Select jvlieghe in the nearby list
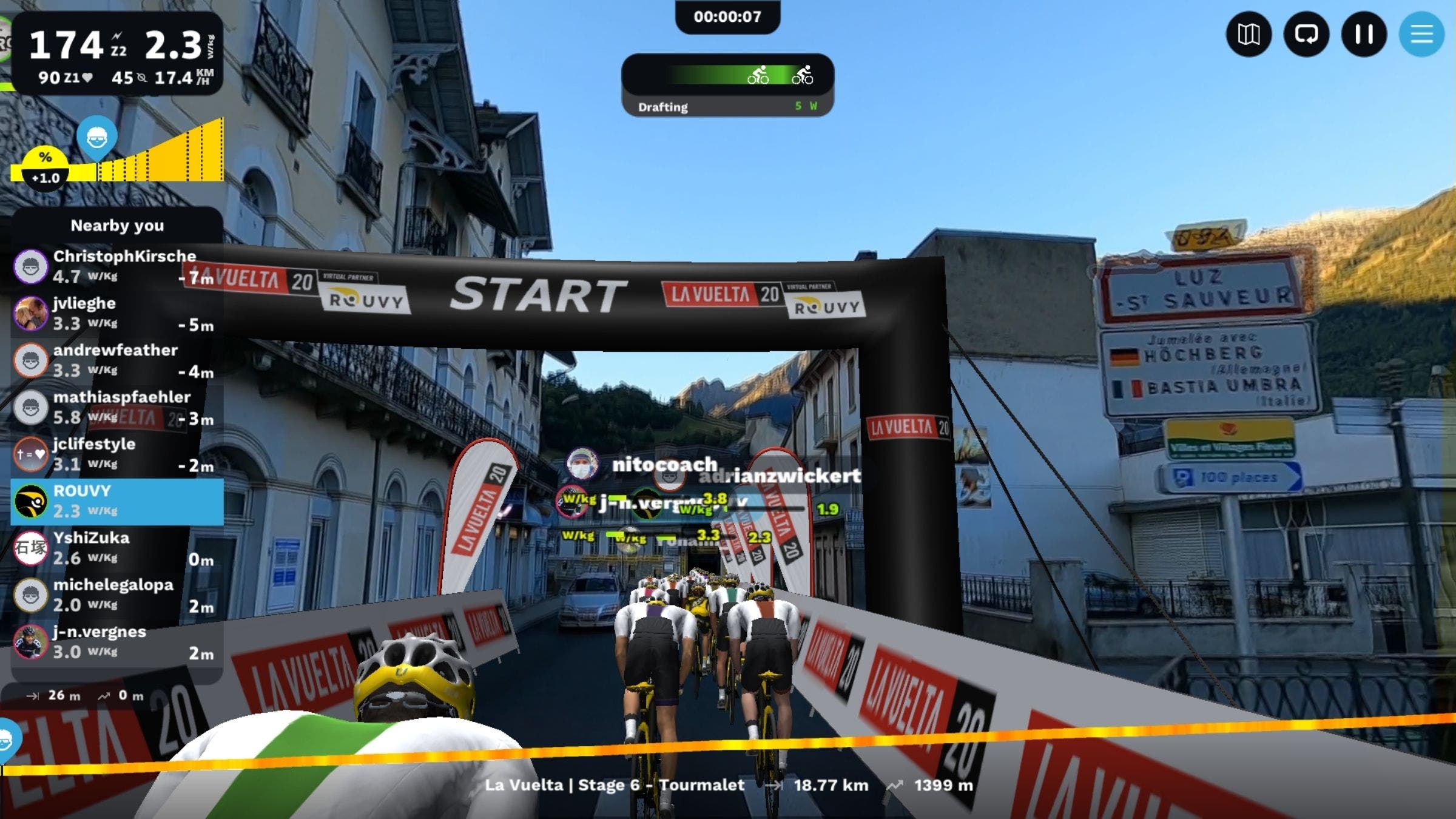 [116, 313]
